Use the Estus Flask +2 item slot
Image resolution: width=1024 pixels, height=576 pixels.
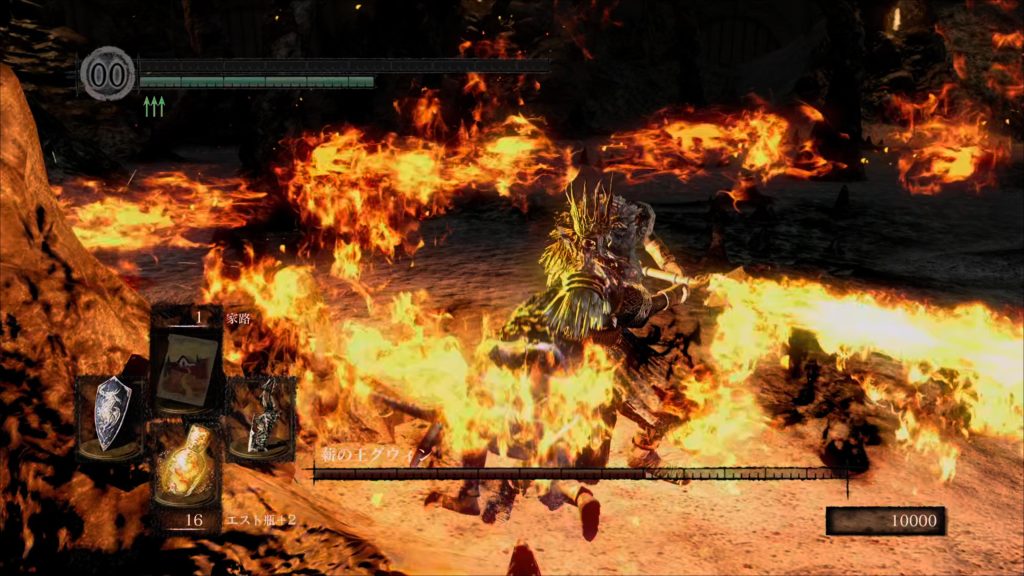[x=186, y=470]
